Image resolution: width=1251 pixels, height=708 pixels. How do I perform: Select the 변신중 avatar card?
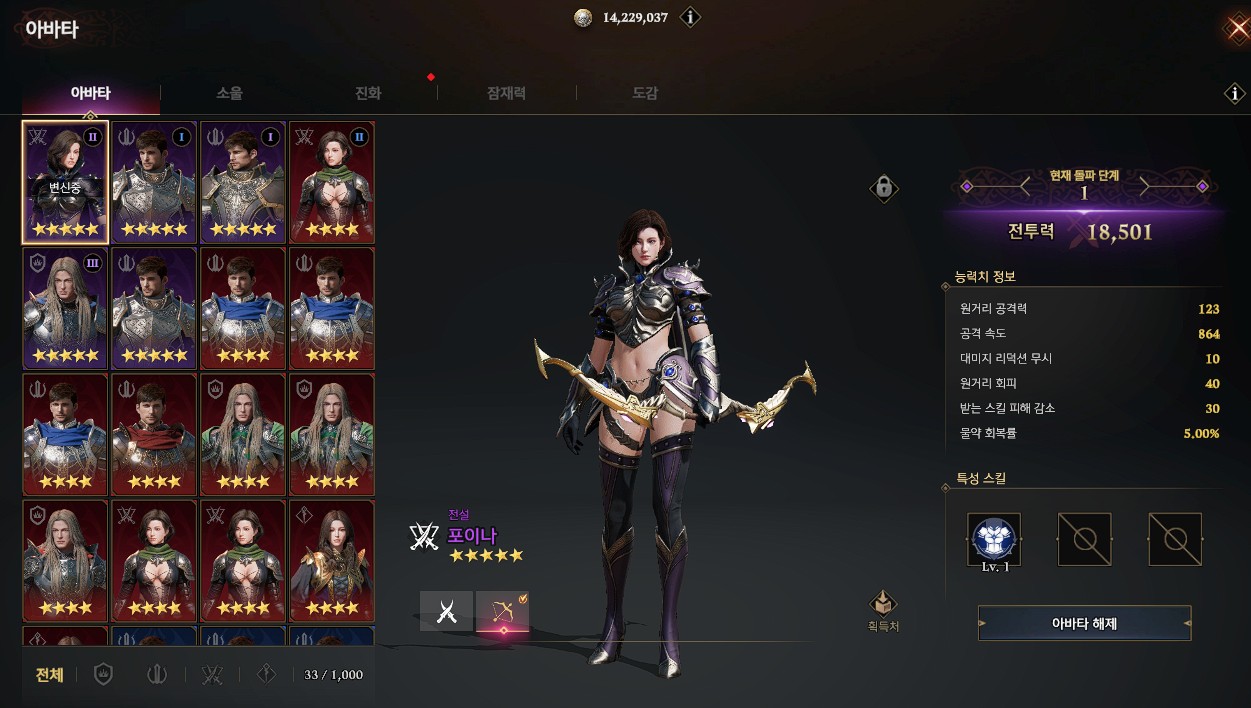(x=65, y=182)
